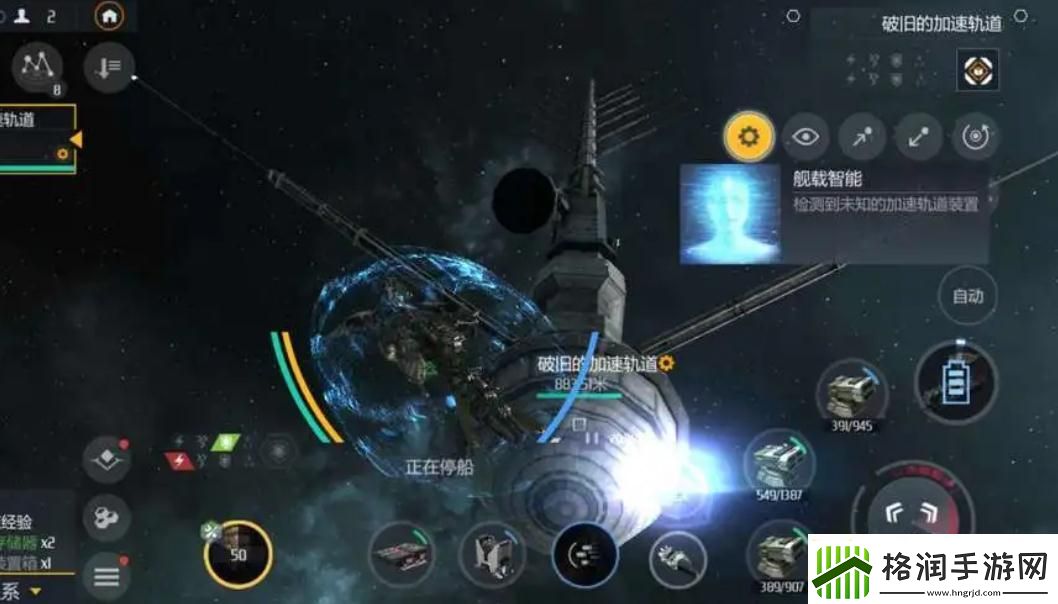The image size is (1058, 604).
Task: Open the star map route icon
Action: [38, 67]
